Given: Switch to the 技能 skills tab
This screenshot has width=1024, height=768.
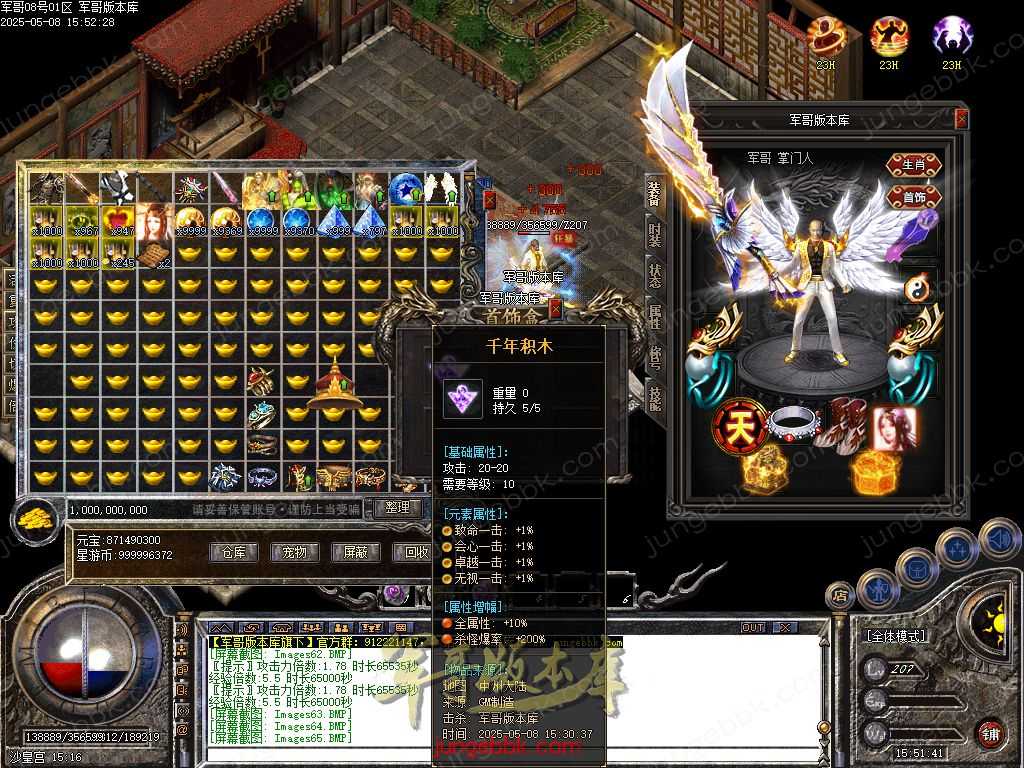Looking at the screenshot, I should 655,400.
